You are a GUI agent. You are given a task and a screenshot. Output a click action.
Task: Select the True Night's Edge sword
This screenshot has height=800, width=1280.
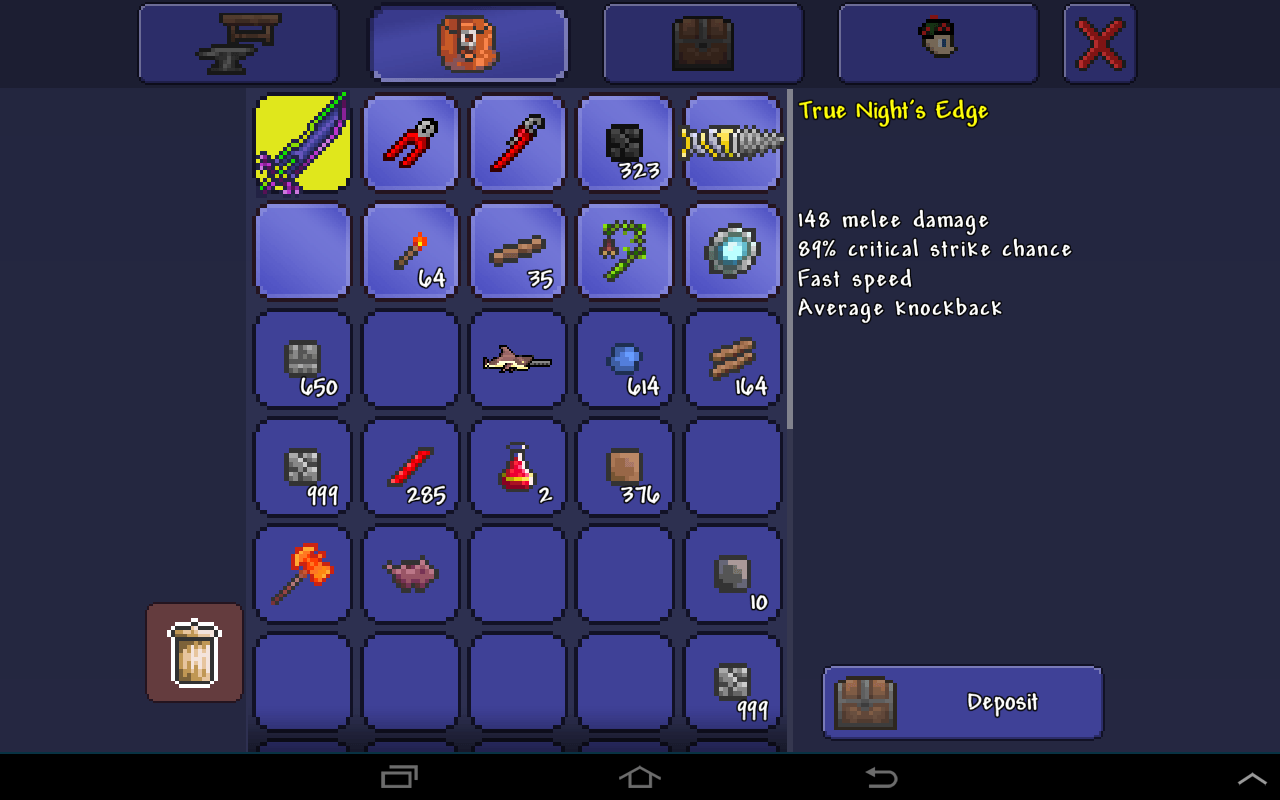click(x=302, y=142)
